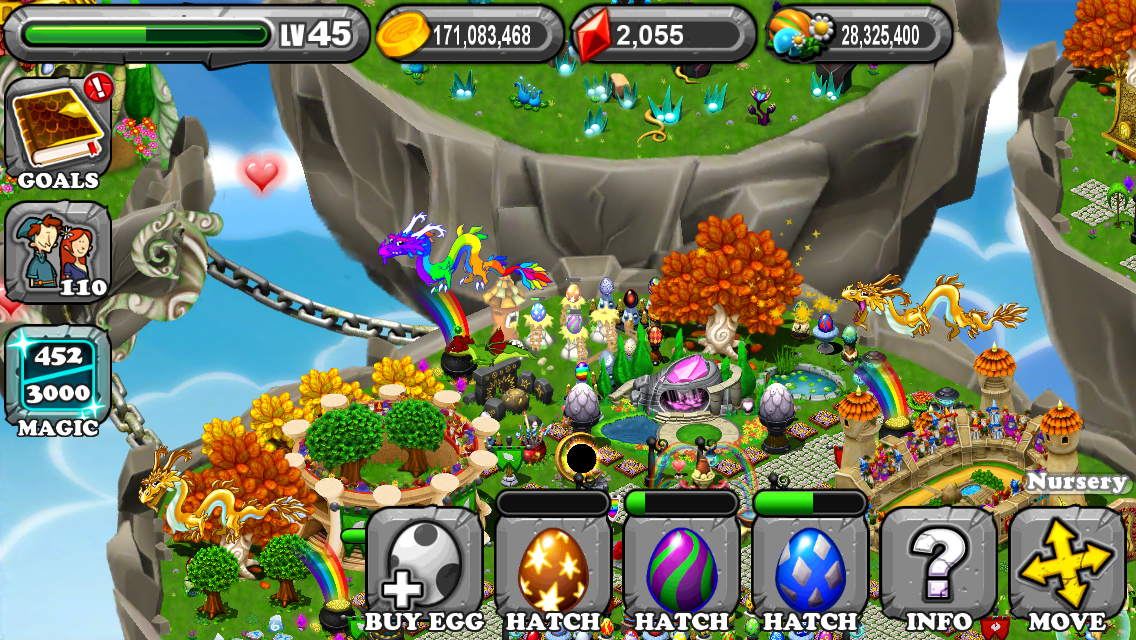Open the red gem currency counter
The width and height of the screenshot is (1136, 640).
[x=664, y=35]
